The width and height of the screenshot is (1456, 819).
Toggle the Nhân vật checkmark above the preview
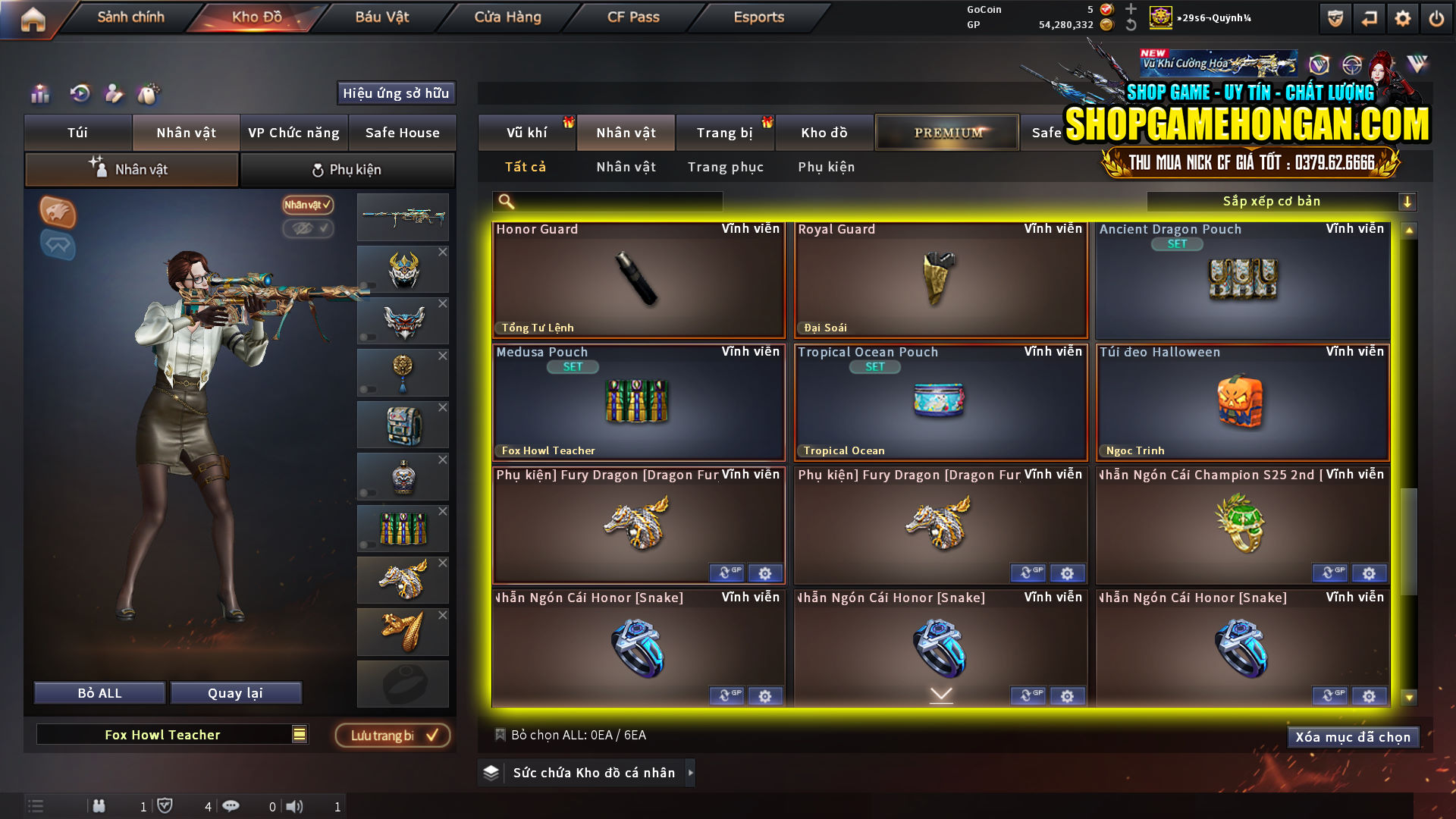pos(306,206)
